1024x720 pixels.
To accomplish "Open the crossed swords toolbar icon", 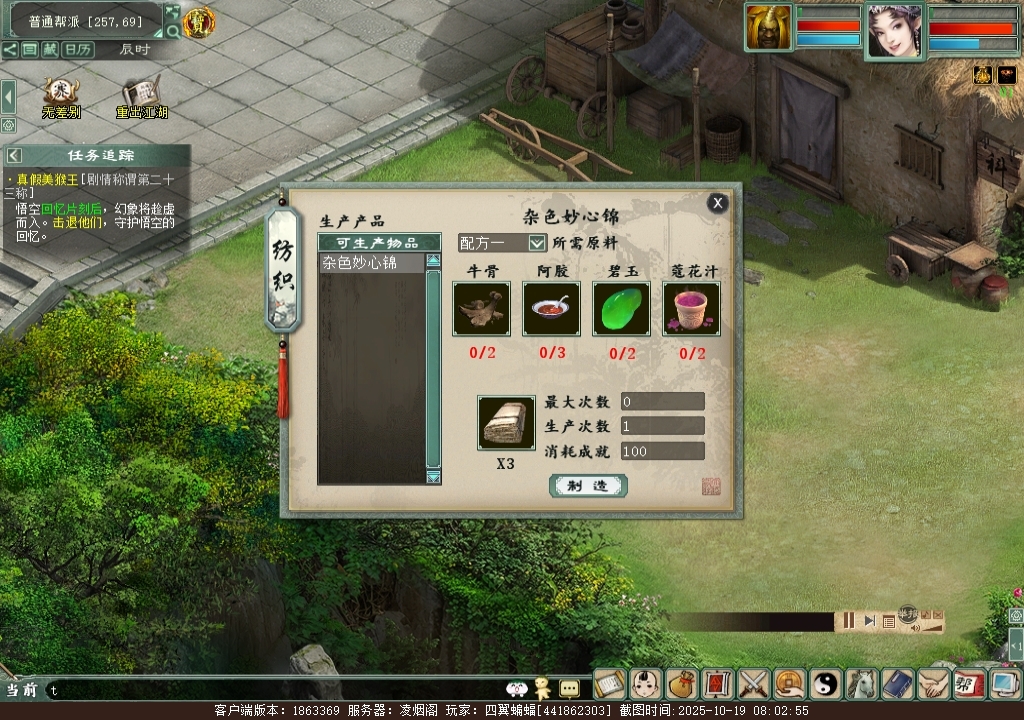I will (x=754, y=684).
